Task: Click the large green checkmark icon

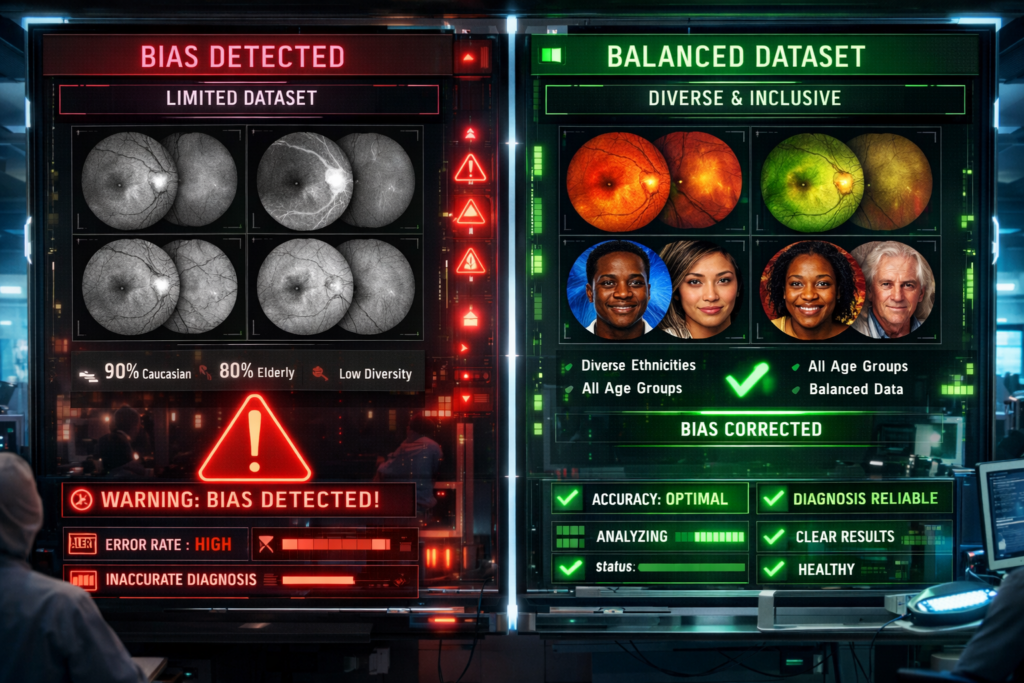Action: click(746, 379)
